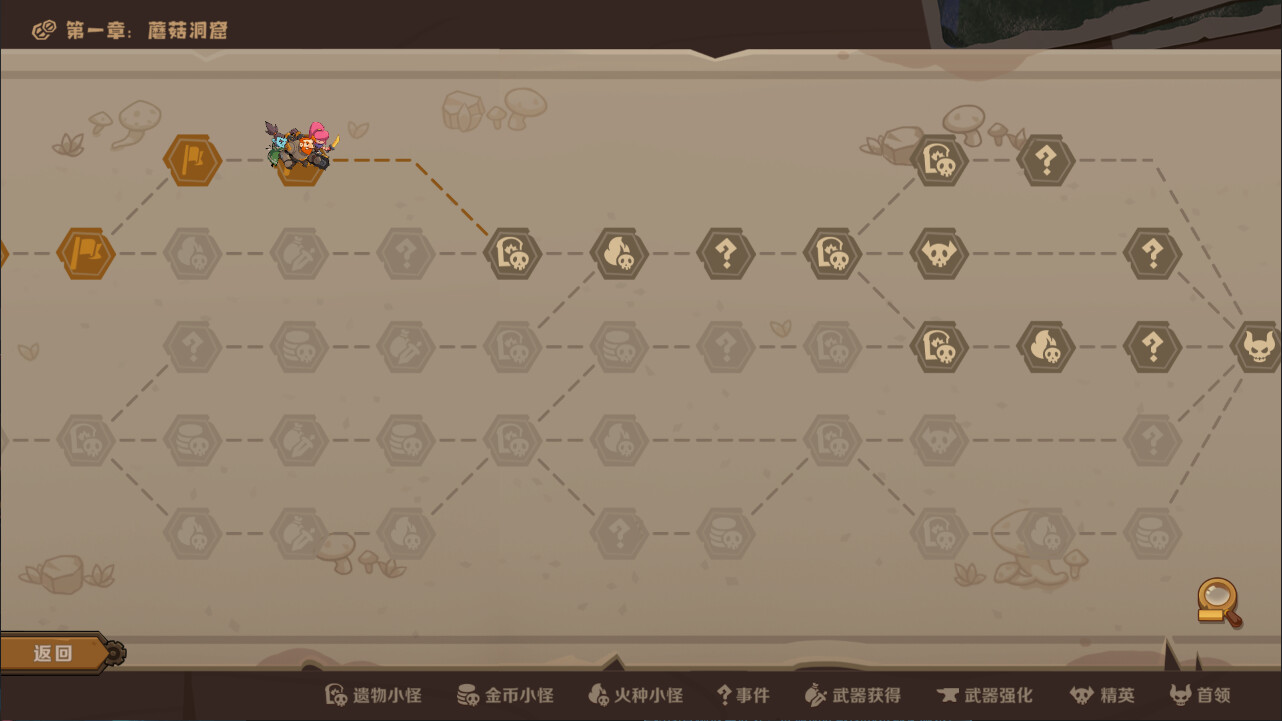Image resolution: width=1282 pixels, height=721 pixels.
Task: Click the relic monster node directly right of the party
Action: coord(513,253)
